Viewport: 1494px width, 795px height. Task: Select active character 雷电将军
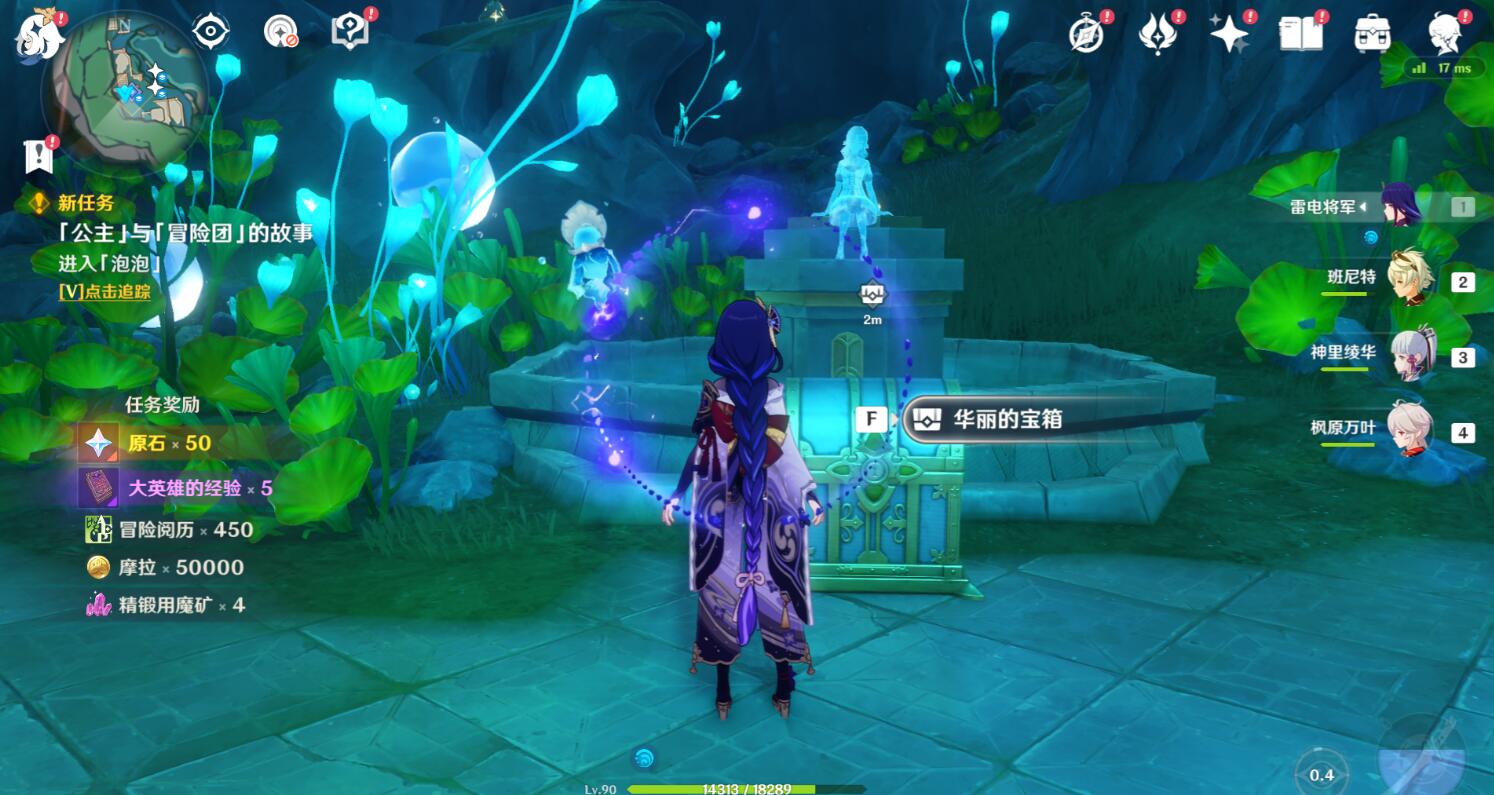click(1400, 206)
